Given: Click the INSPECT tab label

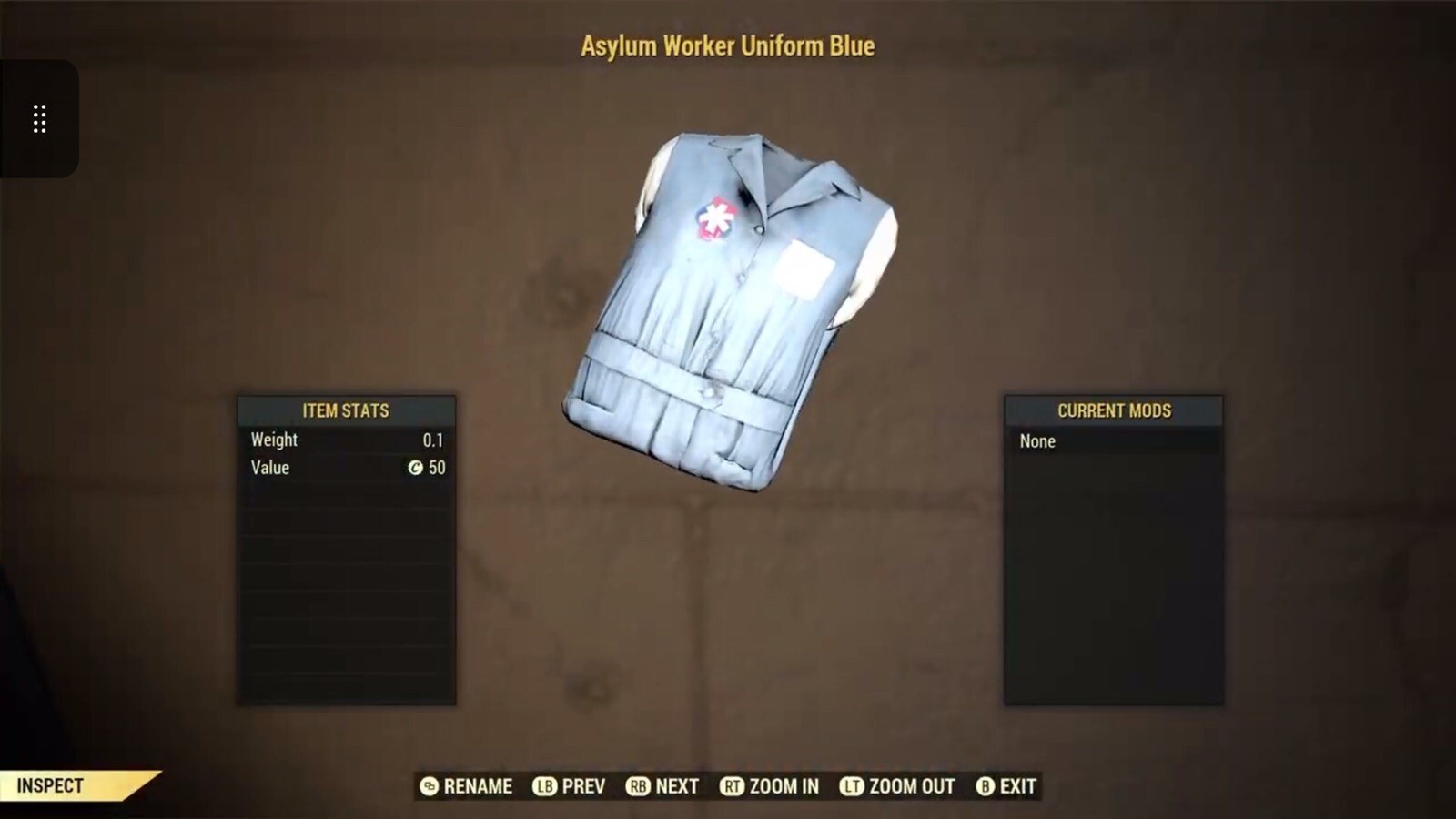Looking at the screenshot, I should point(50,784).
